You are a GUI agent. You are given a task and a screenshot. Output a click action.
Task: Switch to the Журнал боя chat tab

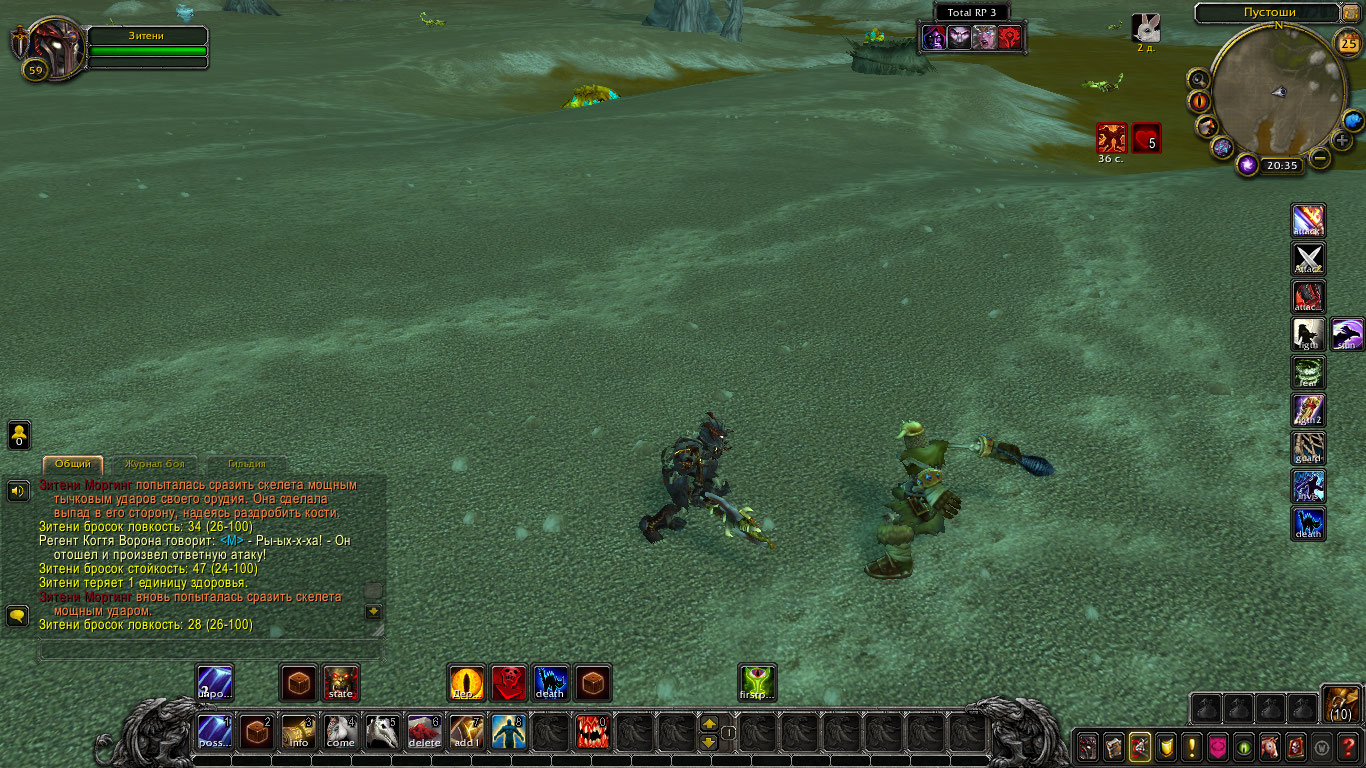[x=154, y=464]
